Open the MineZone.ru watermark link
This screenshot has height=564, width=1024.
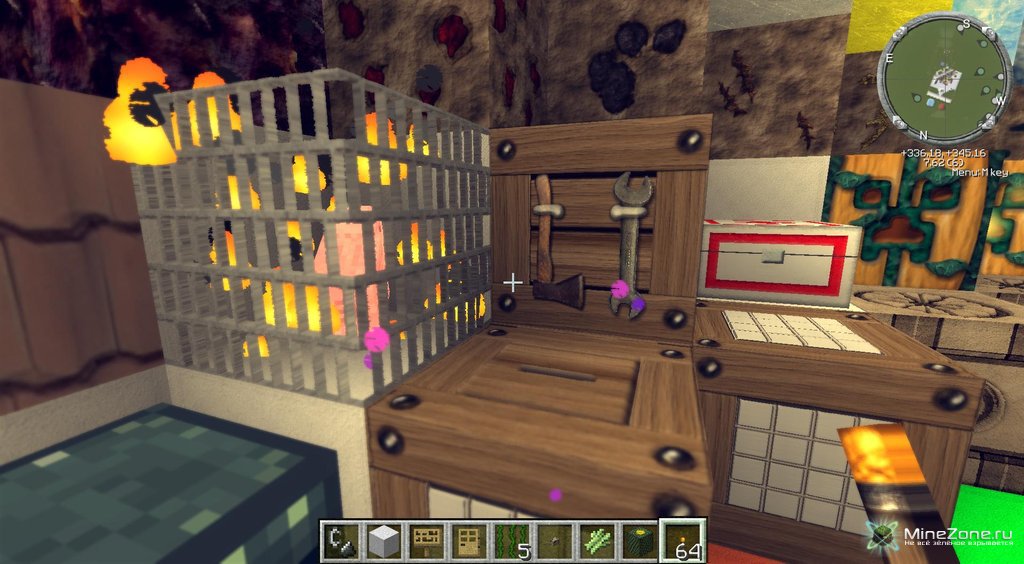[947, 536]
